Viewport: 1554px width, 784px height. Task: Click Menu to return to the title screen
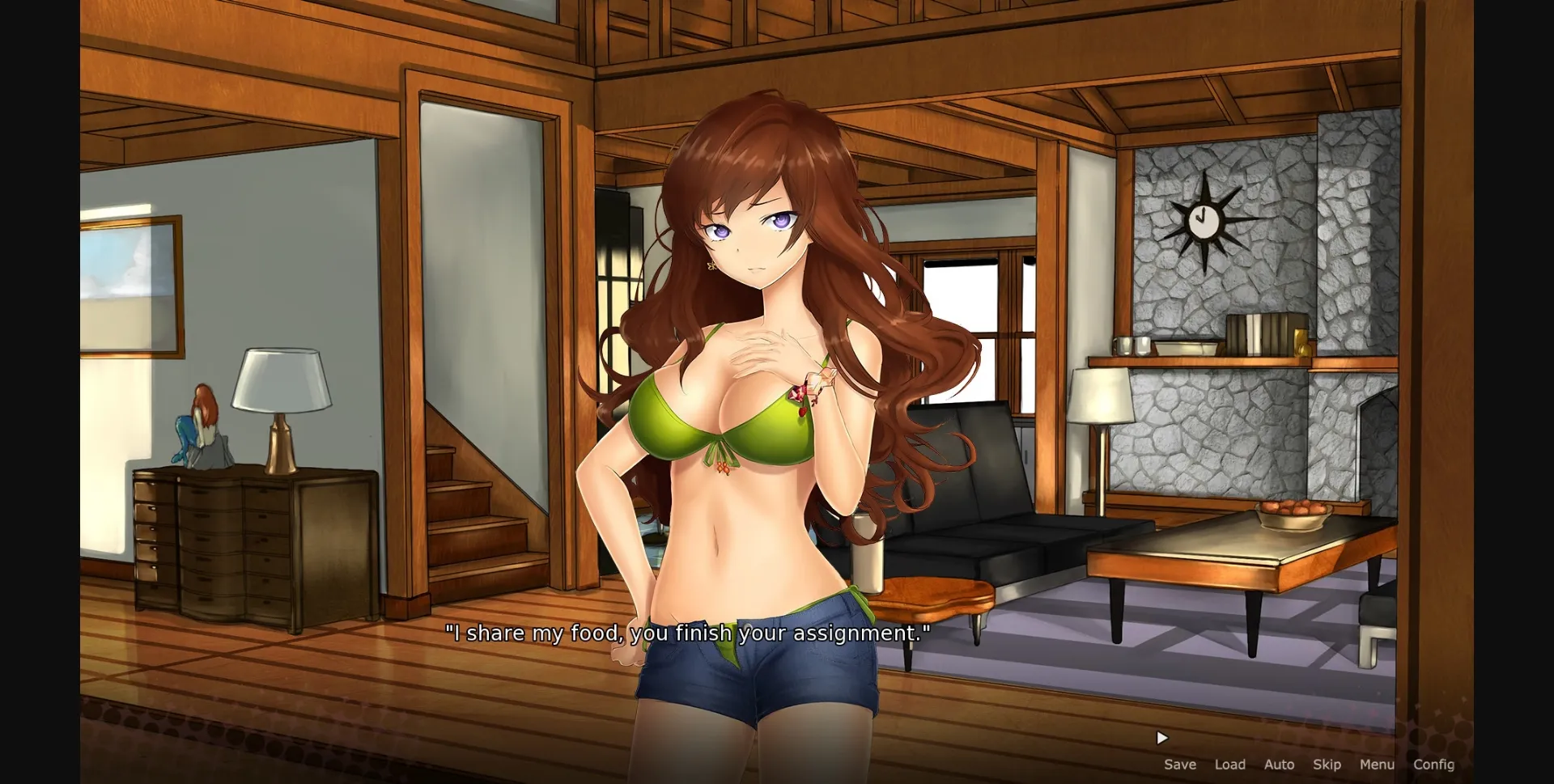pyautogui.click(x=1376, y=764)
